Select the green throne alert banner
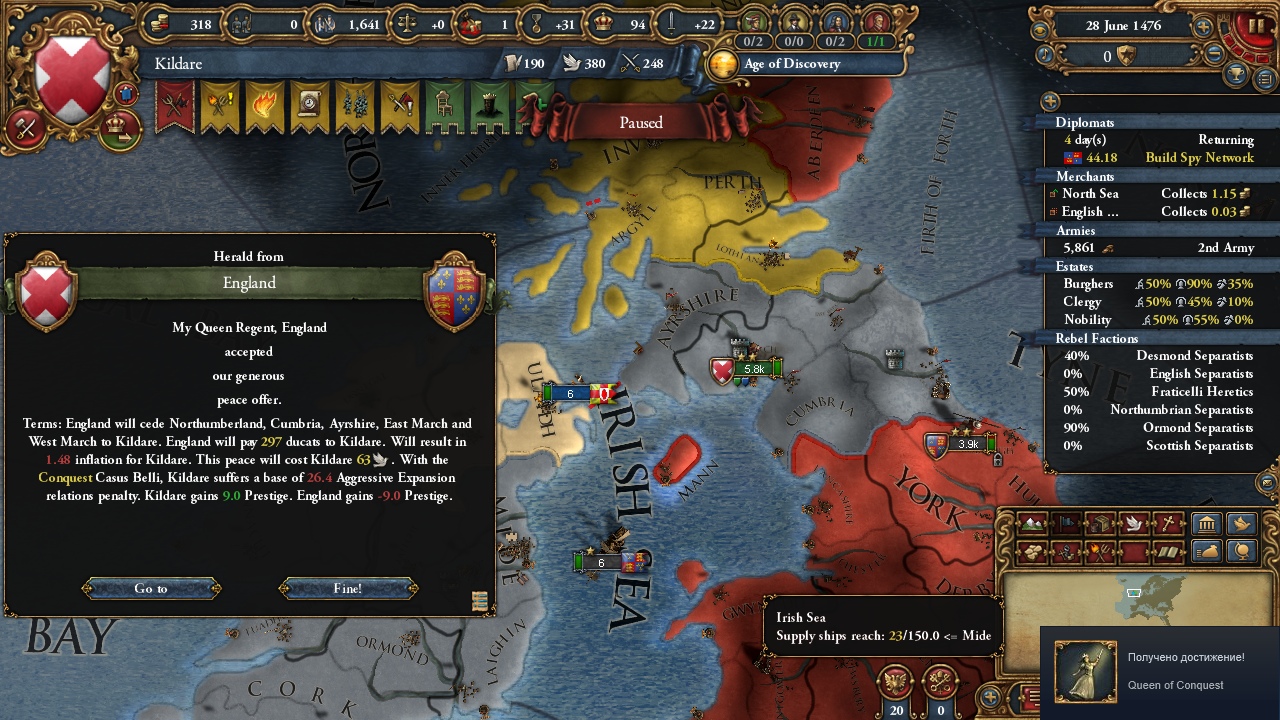 444,105
